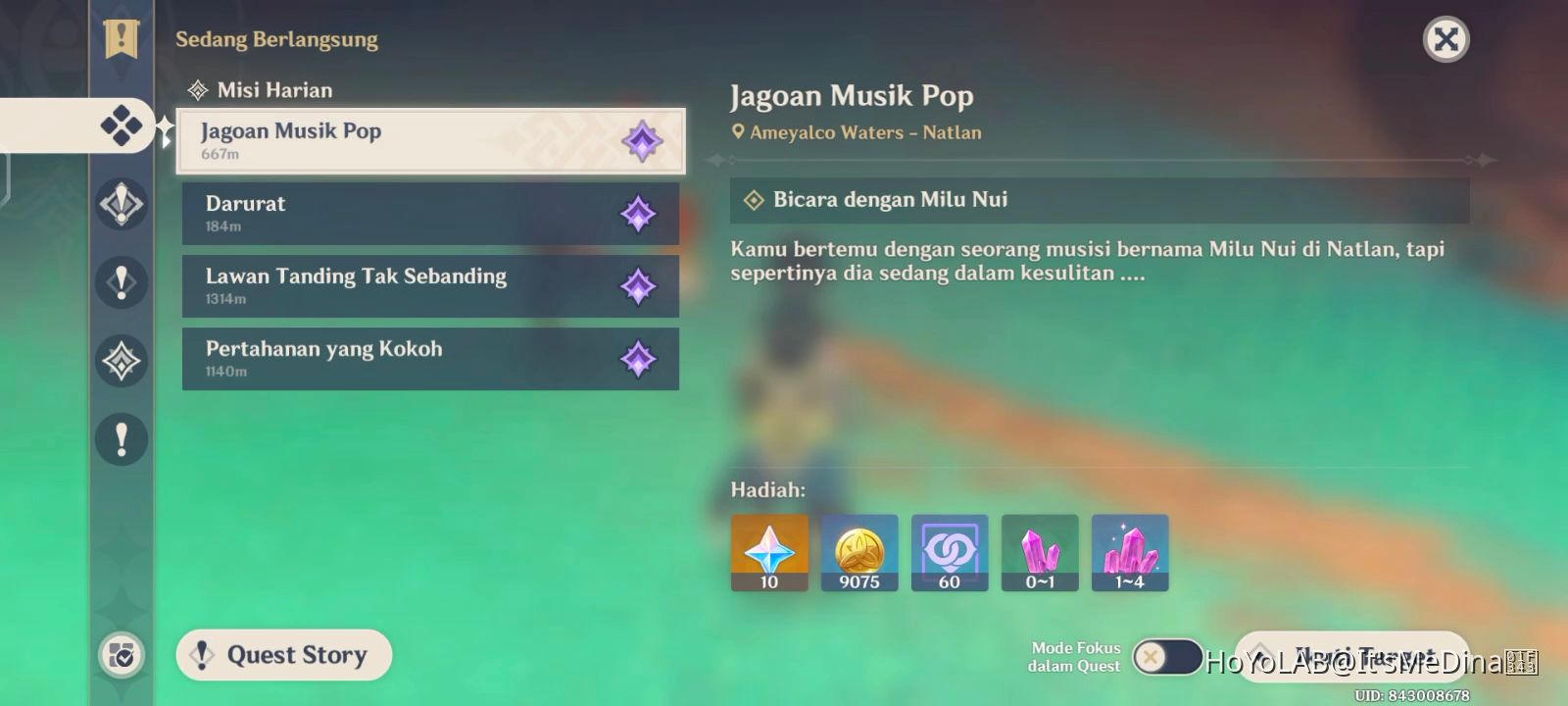This screenshot has width=1568, height=706.
Task: Click the location pin for Ameyalco Waters - Natlan
Action: tap(739, 131)
